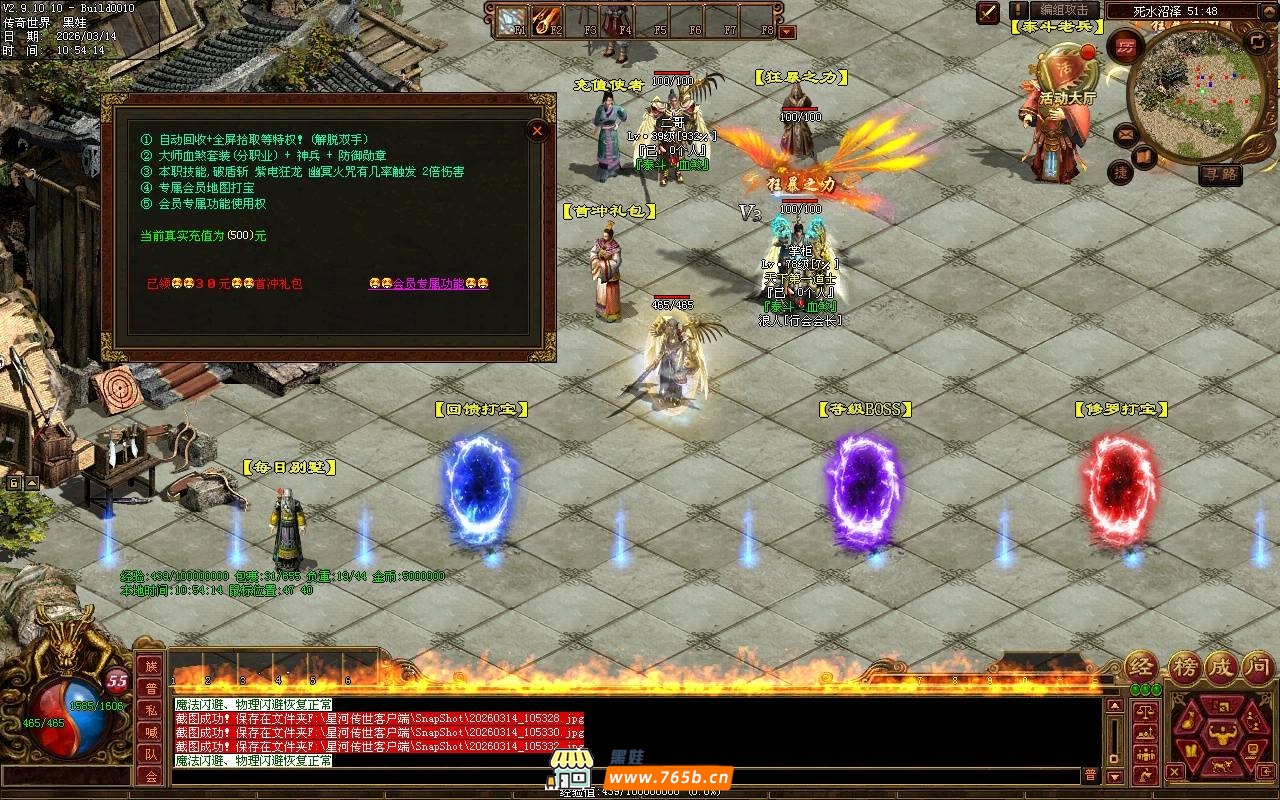This screenshot has height=800, width=1280.
Task: Select the 喊 shout chat channel
Action: point(151,732)
